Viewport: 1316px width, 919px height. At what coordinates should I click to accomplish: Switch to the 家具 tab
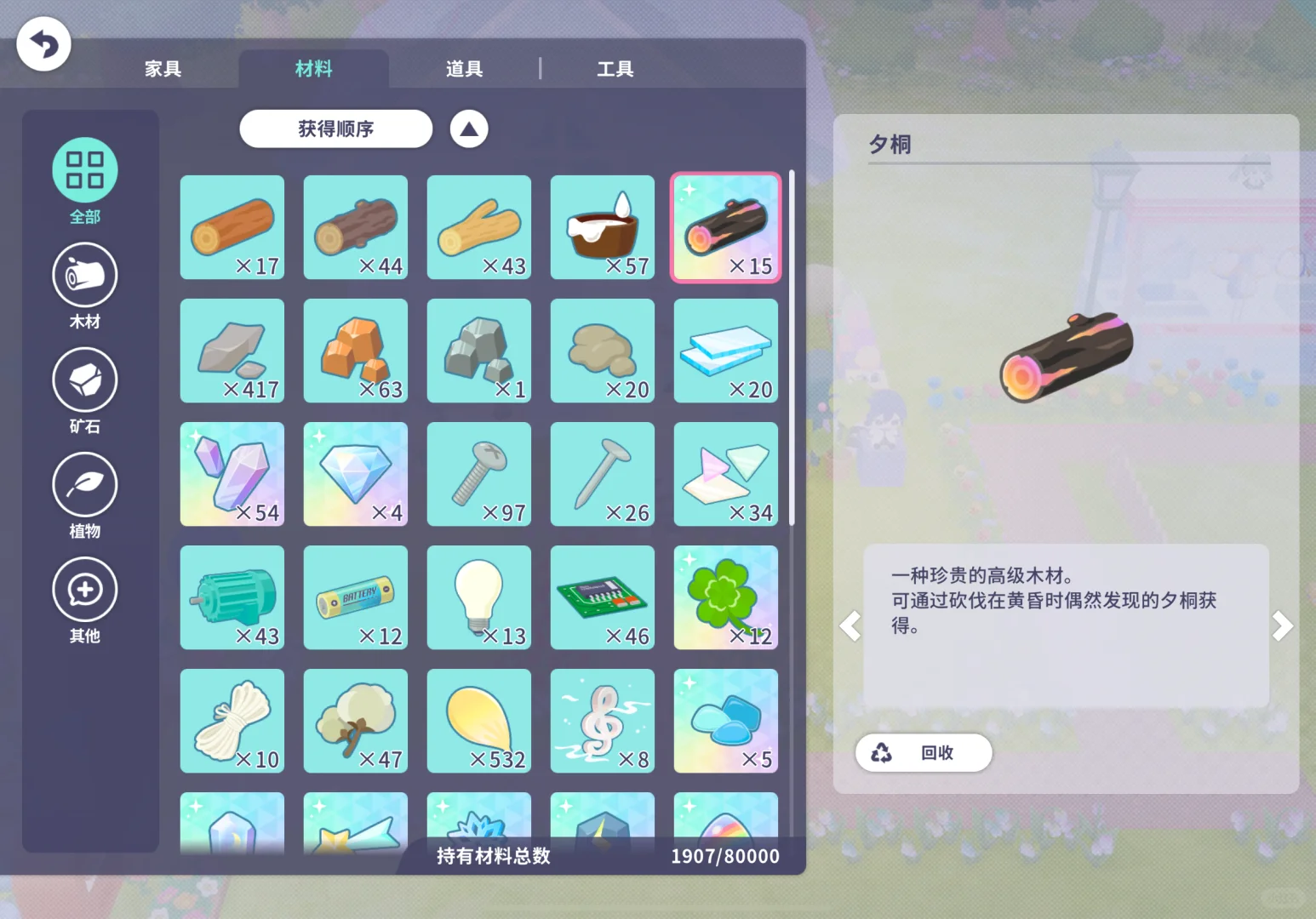click(163, 69)
